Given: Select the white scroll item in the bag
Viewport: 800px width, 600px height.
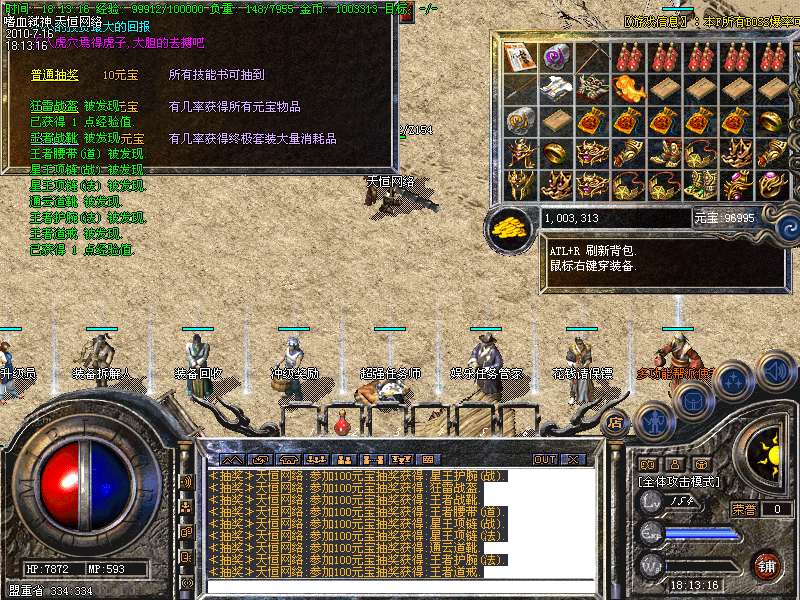Looking at the screenshot, I should click(554, 90).
